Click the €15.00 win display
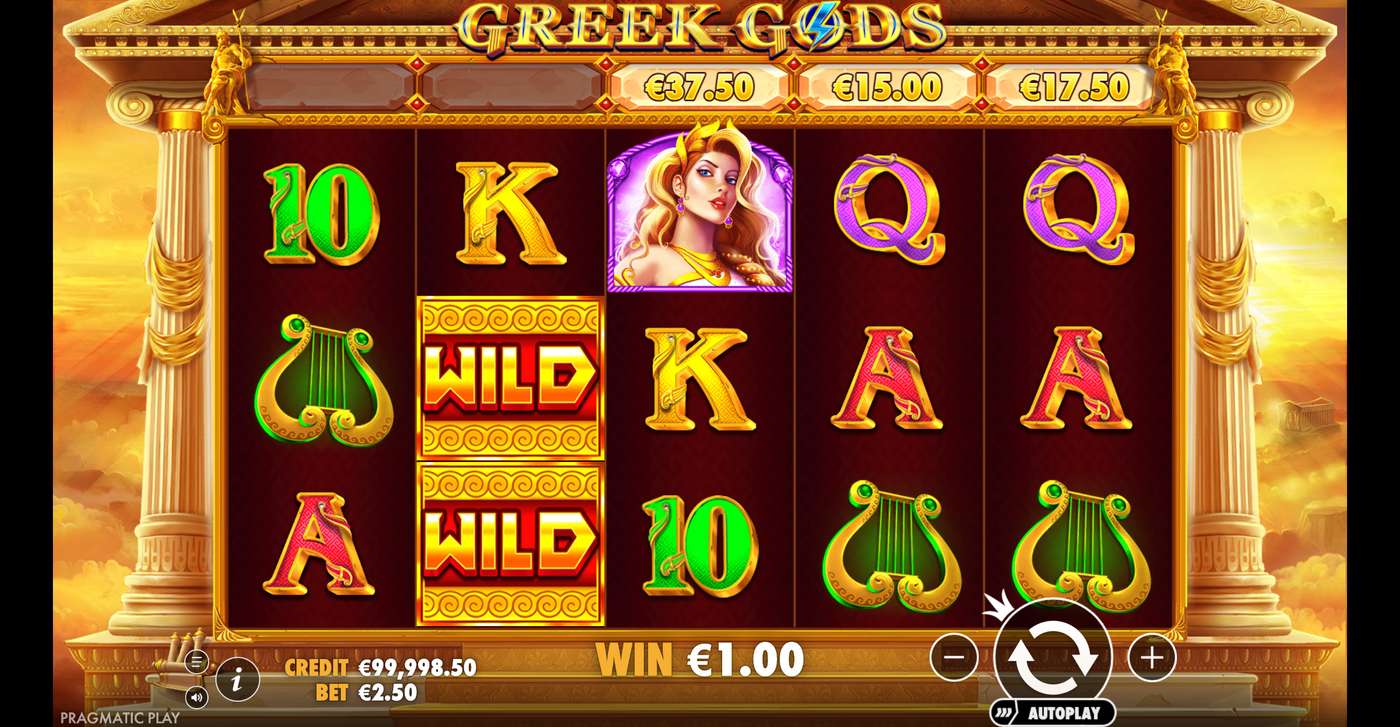 tap(886, 87)
